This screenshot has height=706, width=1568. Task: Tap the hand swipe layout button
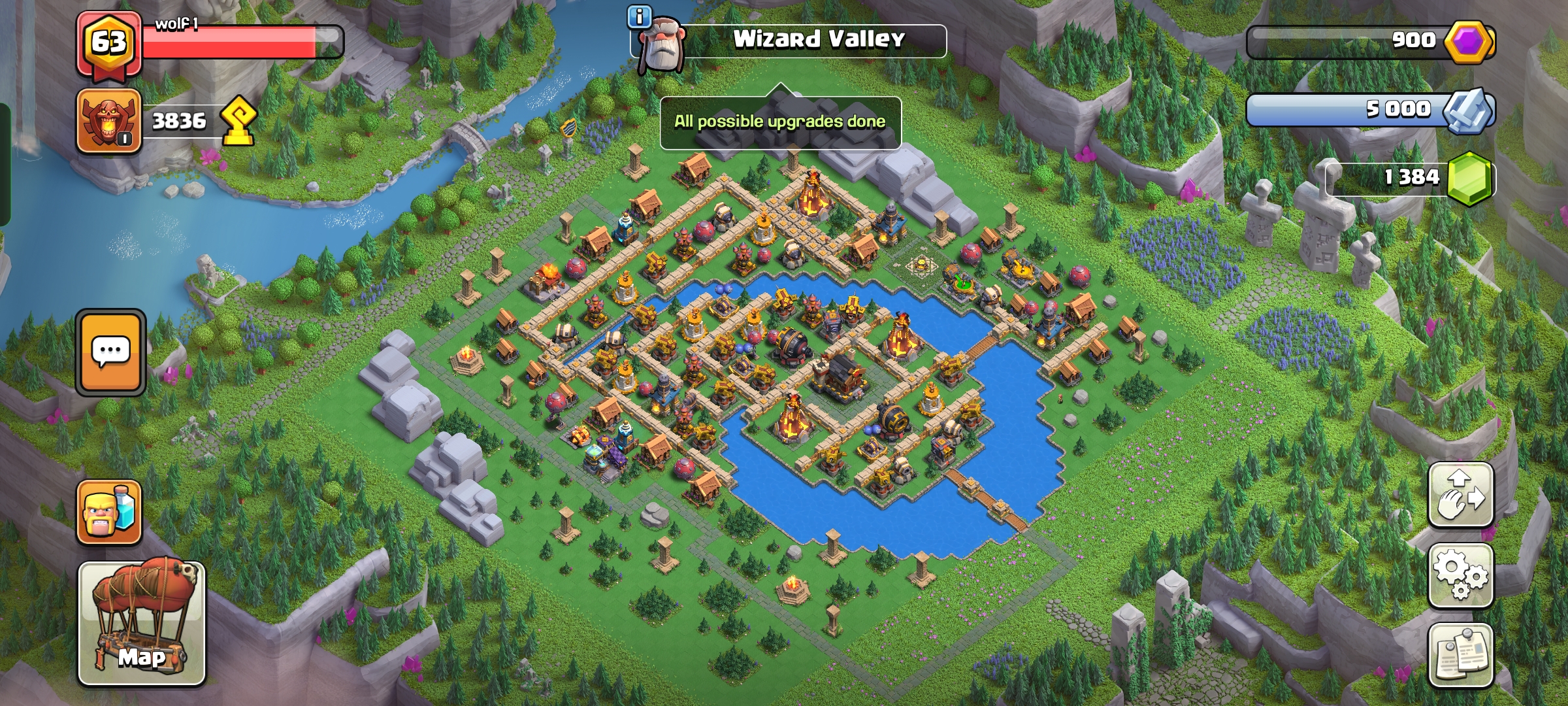click(x=1461, y=494)
